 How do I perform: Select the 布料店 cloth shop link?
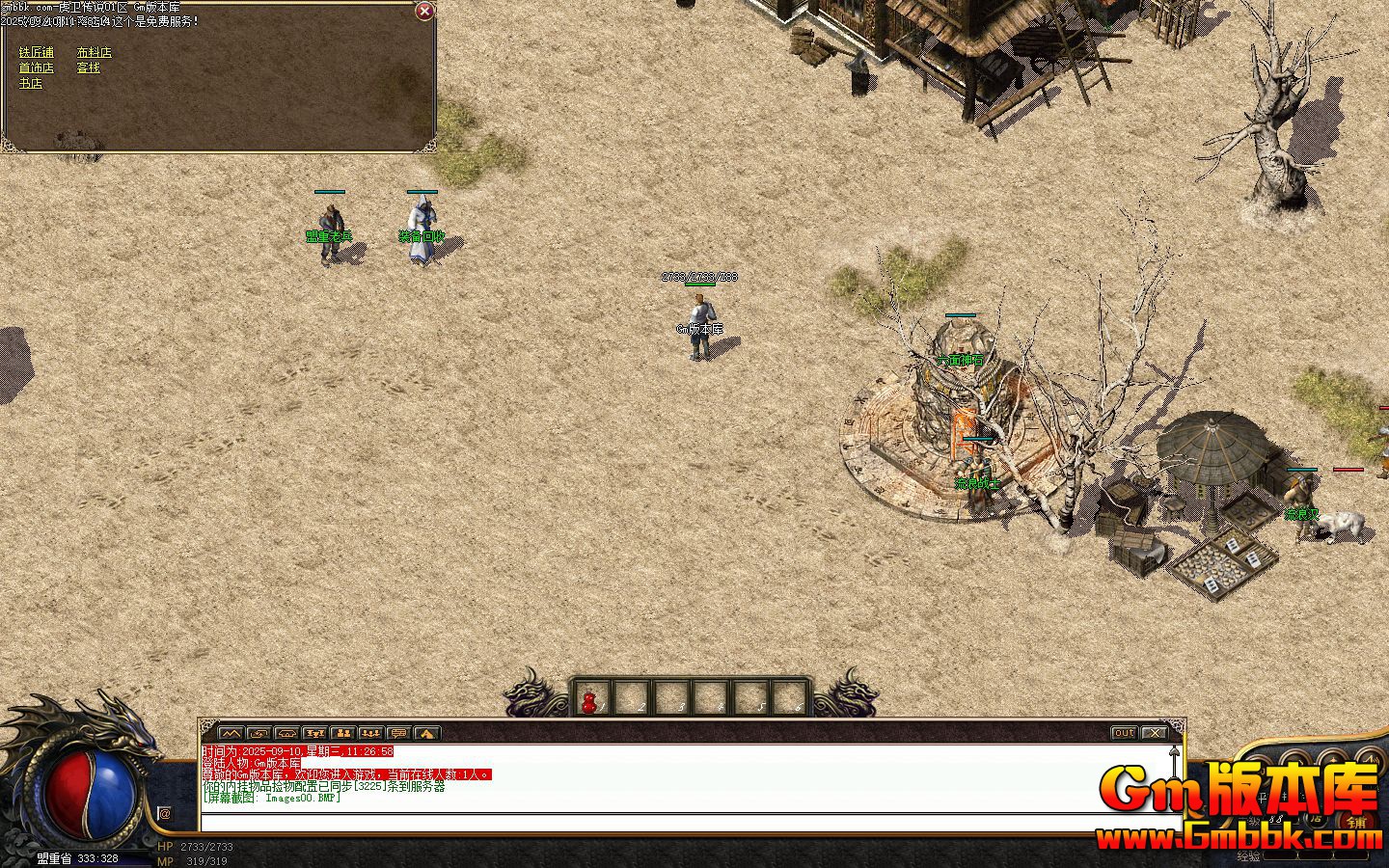(94, 53)
